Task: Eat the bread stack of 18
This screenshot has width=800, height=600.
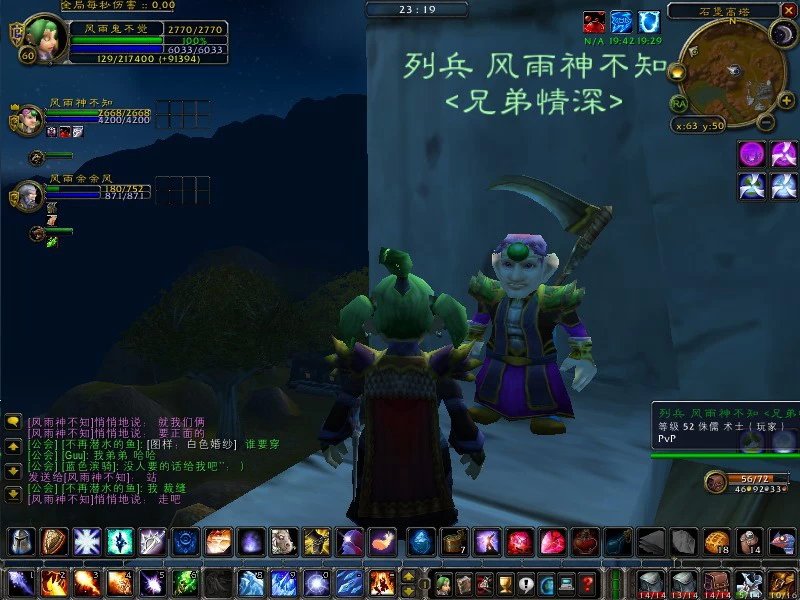Action: click(716, 542)
